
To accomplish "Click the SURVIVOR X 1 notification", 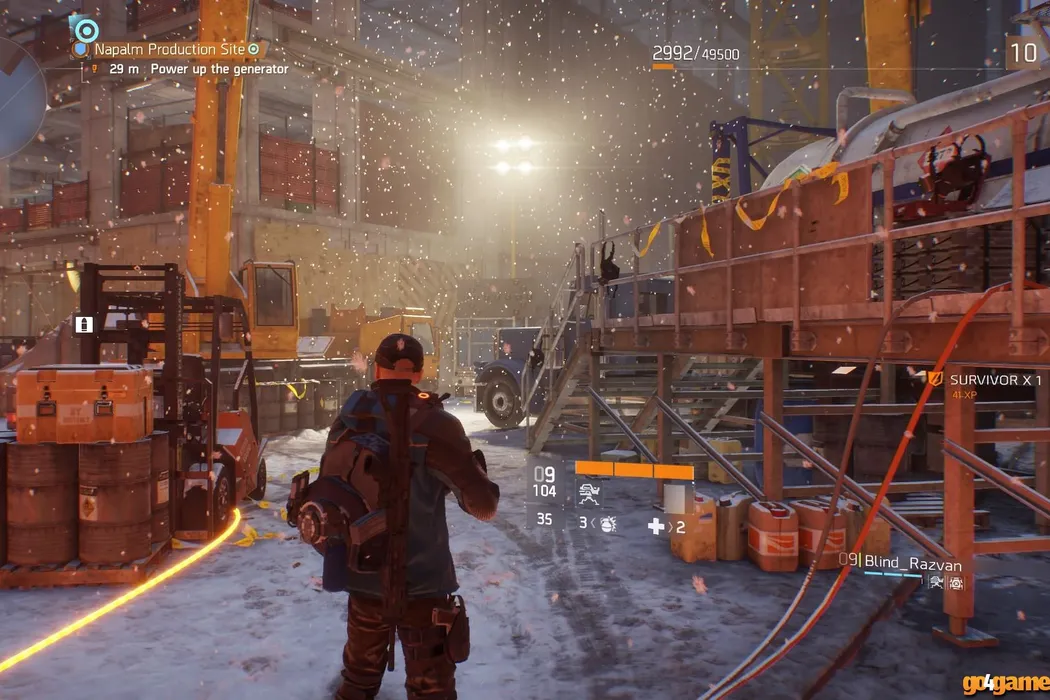I will [x=995, y=381].
